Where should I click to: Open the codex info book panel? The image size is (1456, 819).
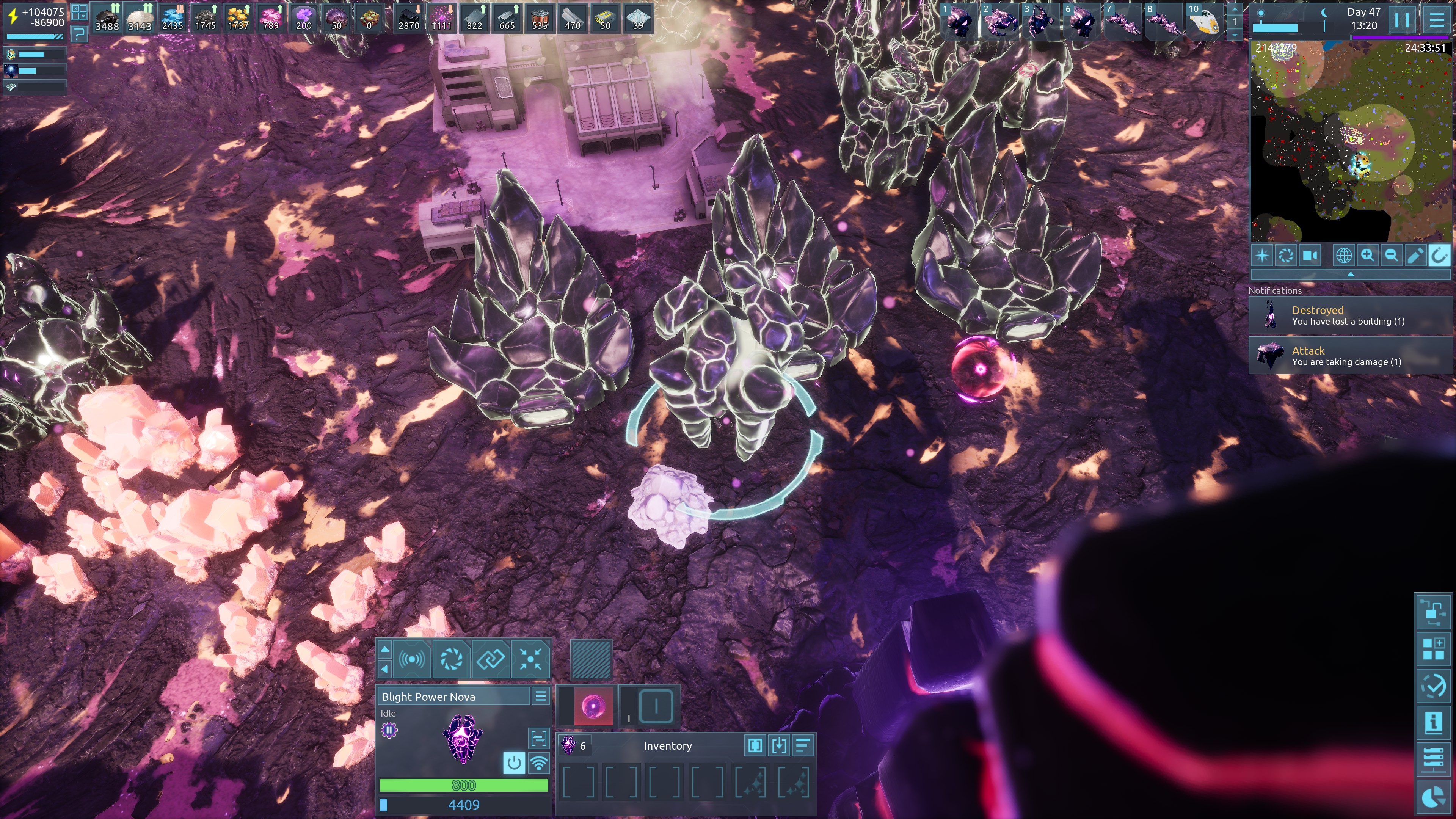click(1433, 722)
